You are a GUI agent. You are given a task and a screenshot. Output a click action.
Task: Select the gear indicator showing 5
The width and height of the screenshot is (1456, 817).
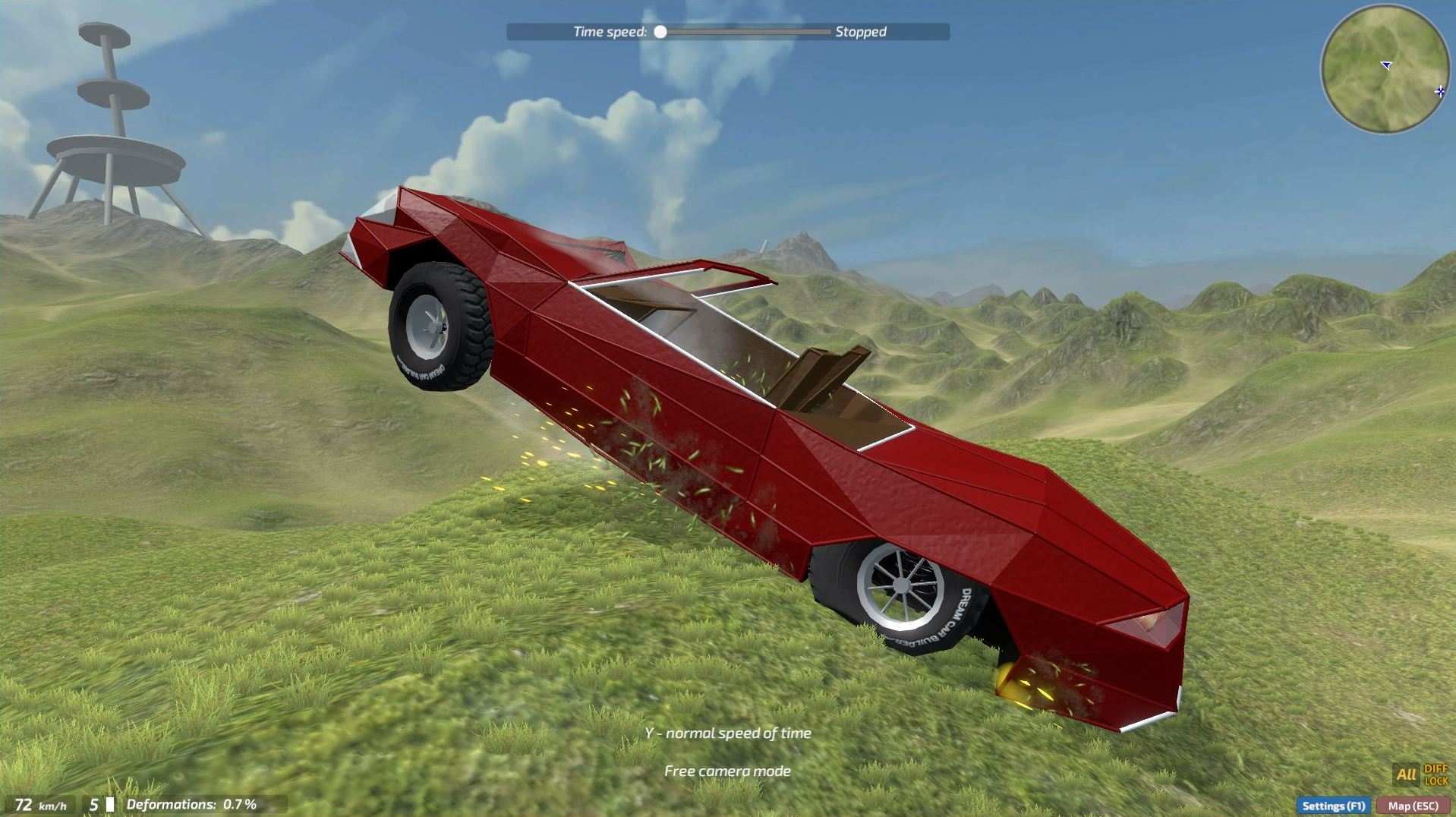[93, 805]
